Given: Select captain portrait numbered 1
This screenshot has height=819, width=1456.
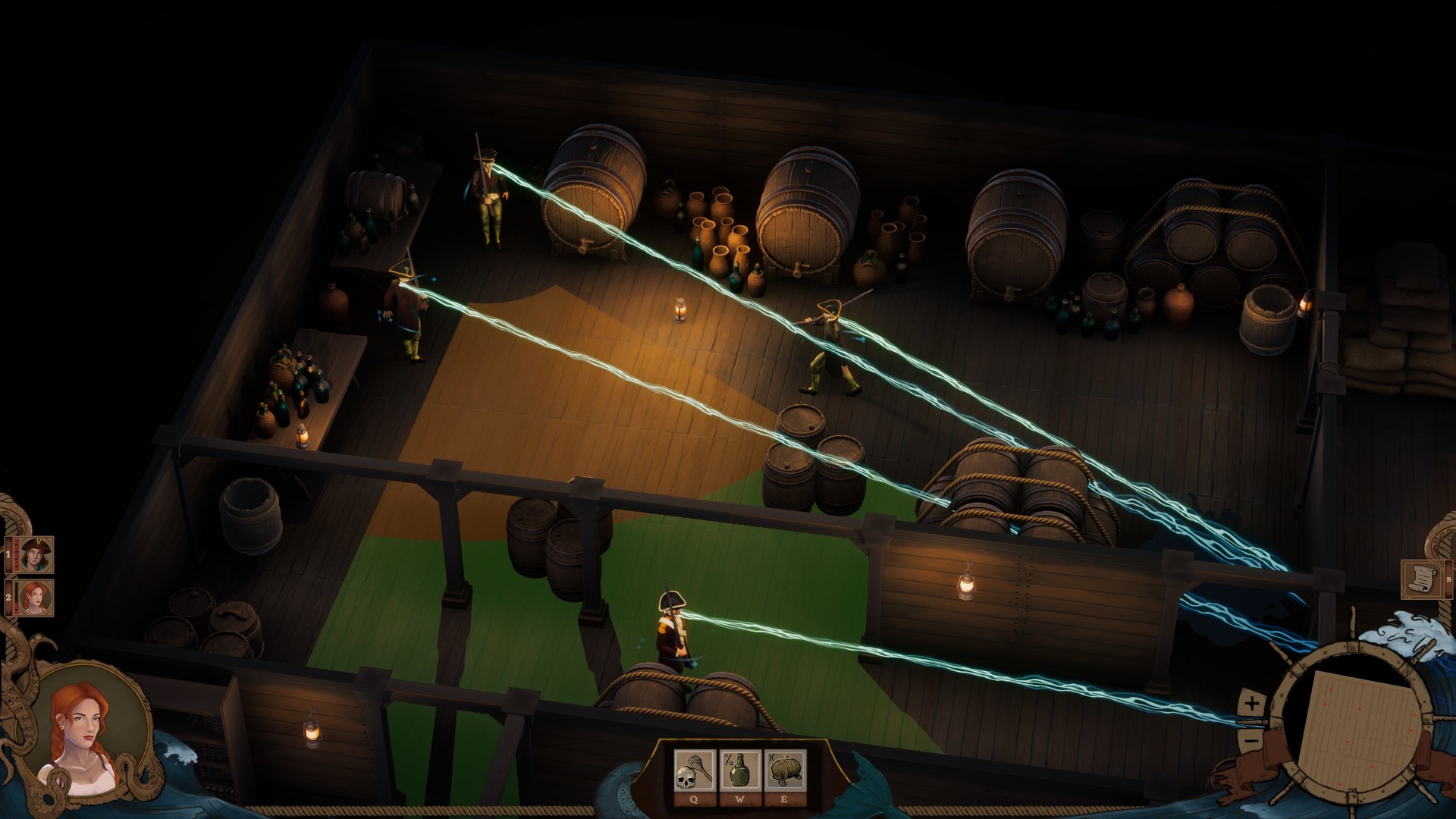Looking at the screenshot, I should tap(35, 554).
